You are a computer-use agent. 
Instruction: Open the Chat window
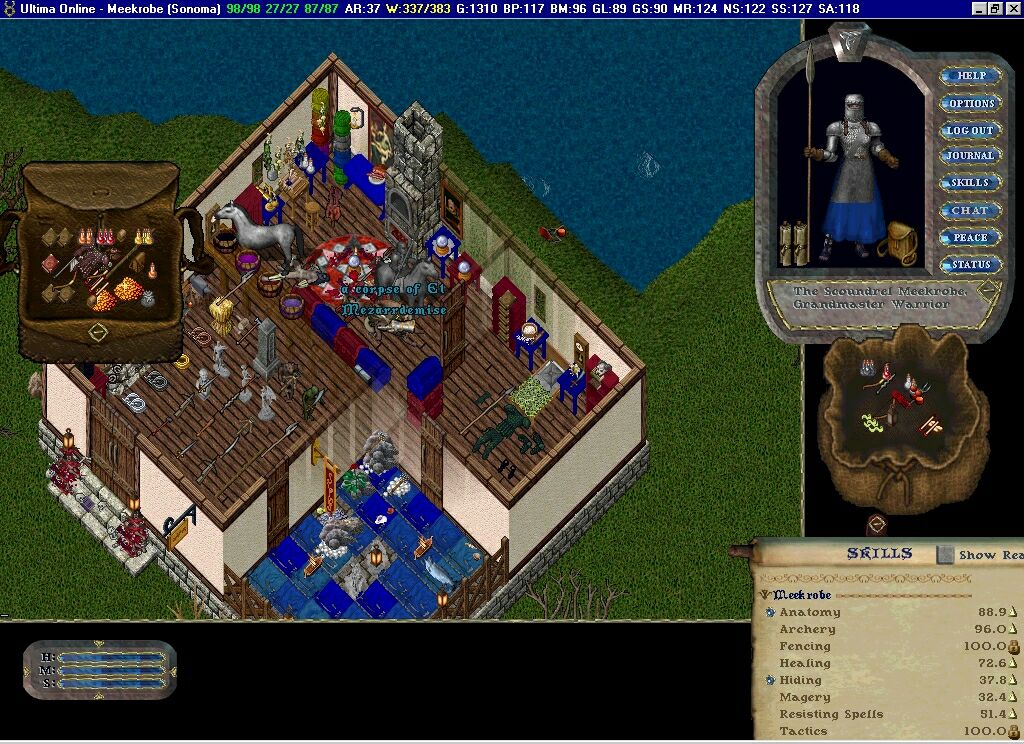969,211
